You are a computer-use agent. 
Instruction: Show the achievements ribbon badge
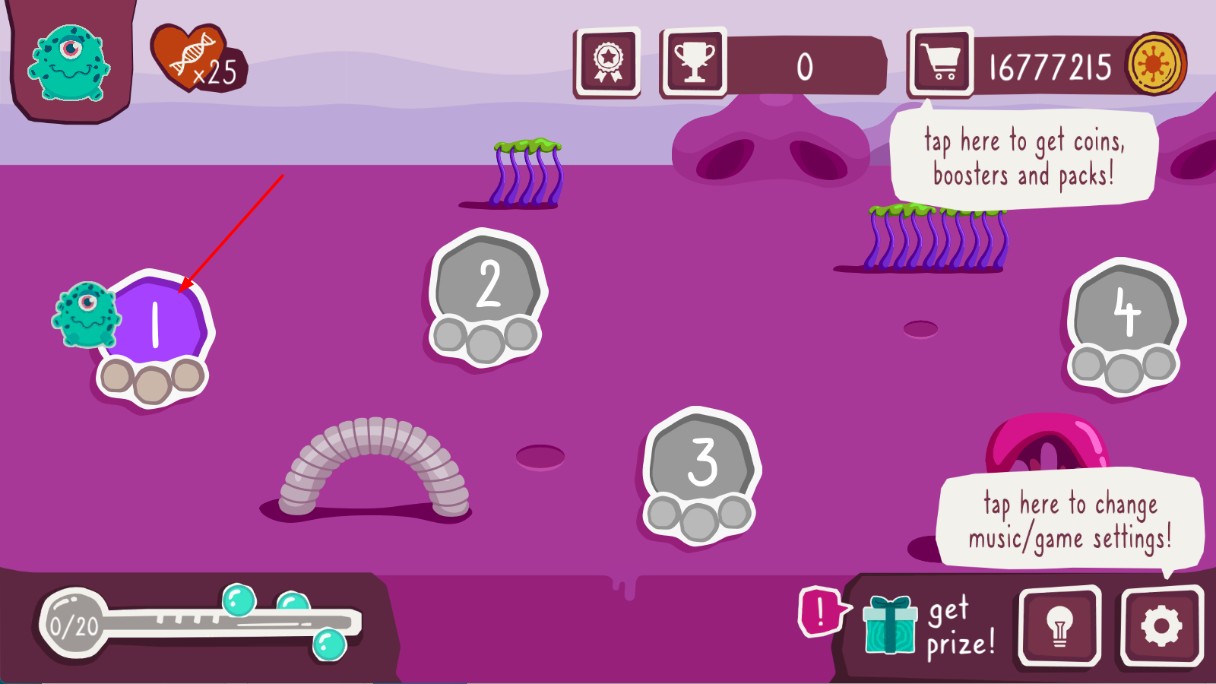click(607, 63)
